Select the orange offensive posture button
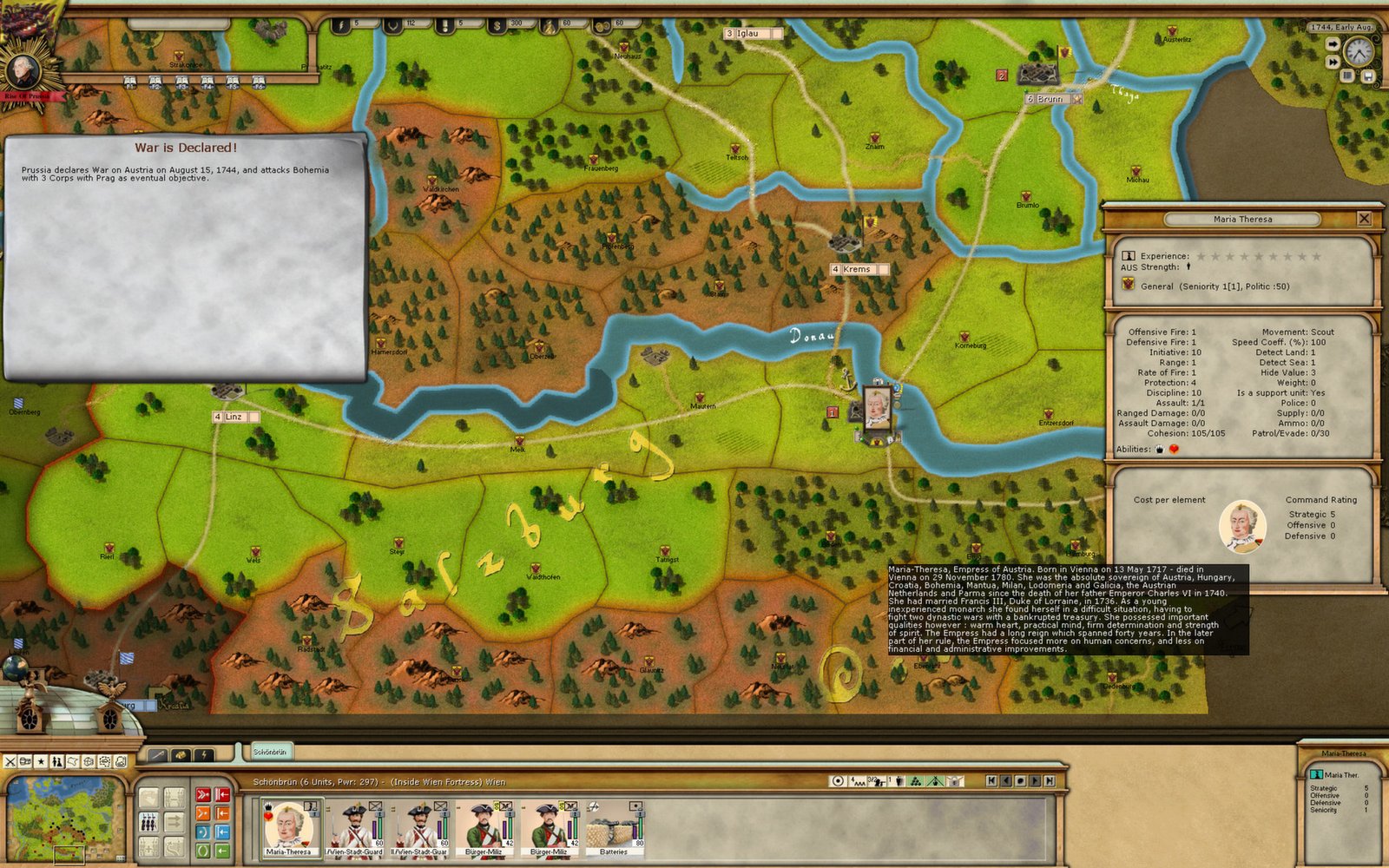1389x868 pixels. [x=202, y=813]
